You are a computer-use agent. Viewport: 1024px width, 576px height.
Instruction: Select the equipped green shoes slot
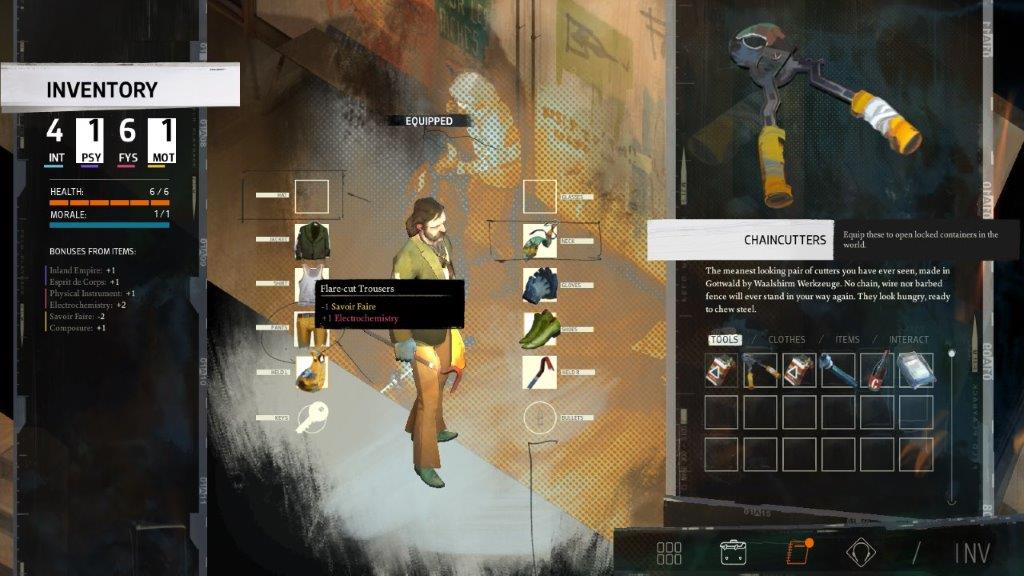540,329
